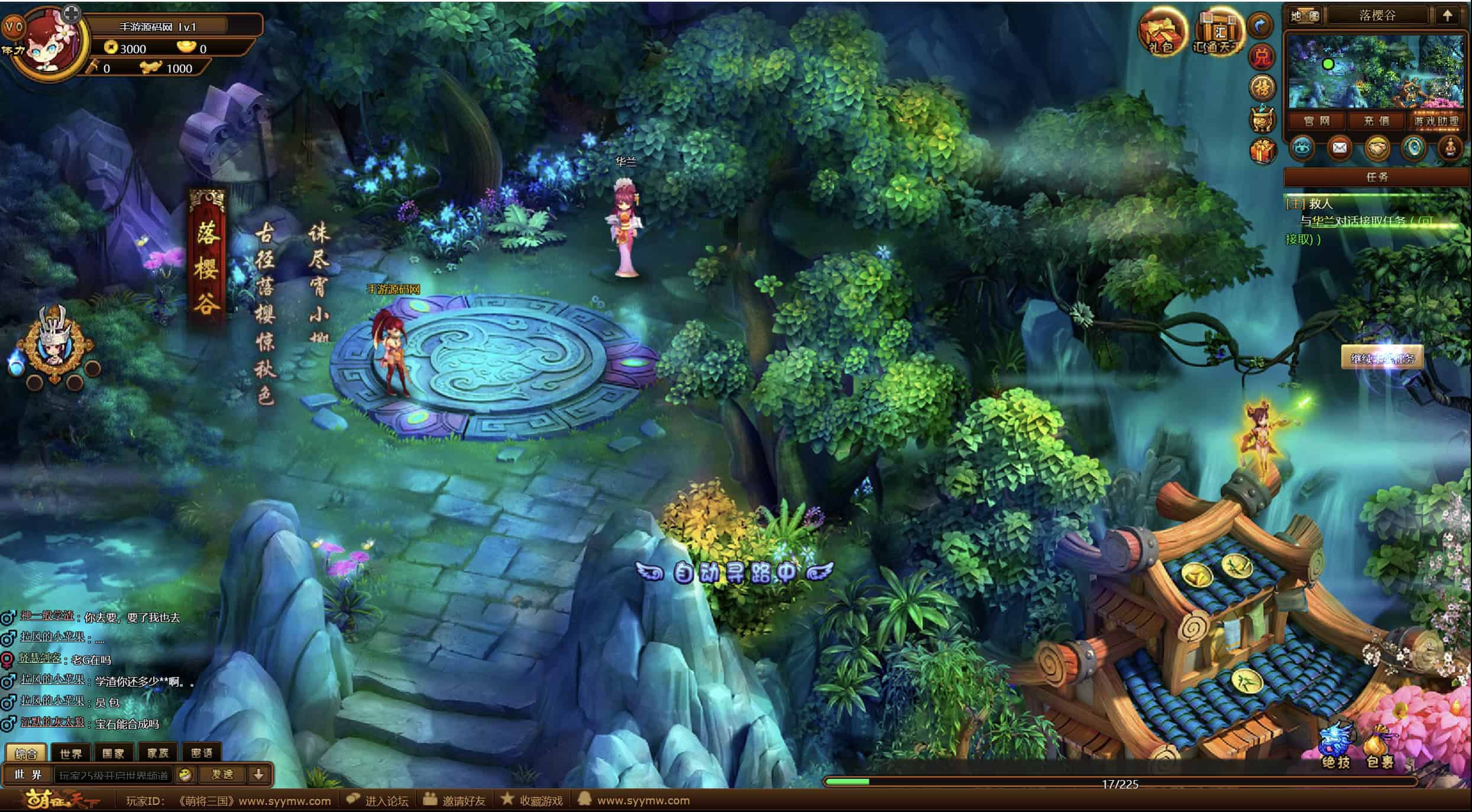
Task: Open the 地图 map button
Action: point(1305,16)
